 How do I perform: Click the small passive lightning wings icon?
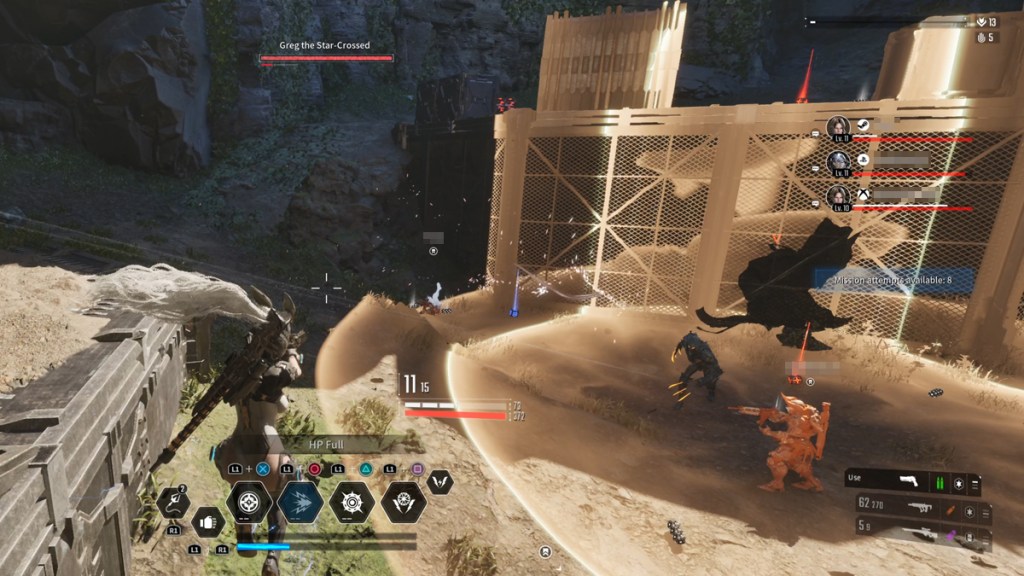pos(439,482)
